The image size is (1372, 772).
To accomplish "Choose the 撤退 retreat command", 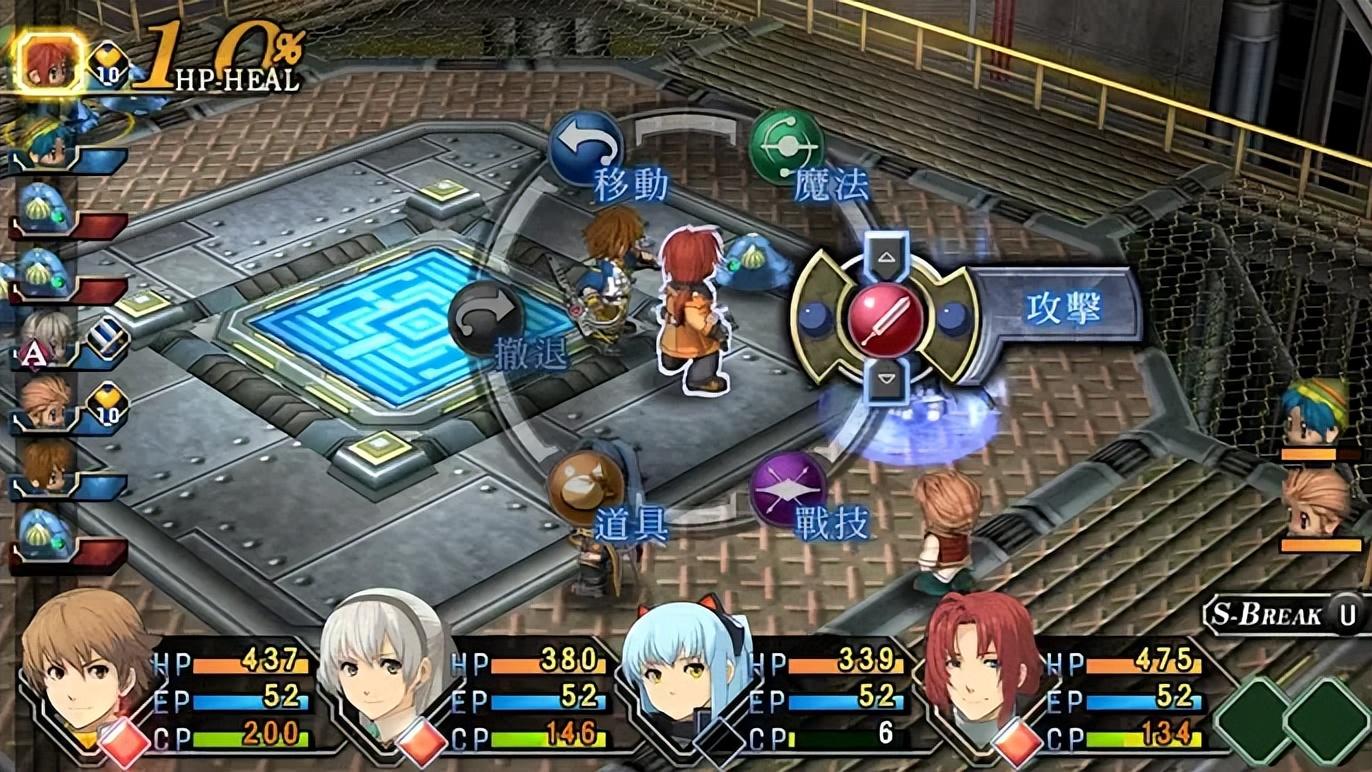I will pyautogui.click(x=487, y=319).
